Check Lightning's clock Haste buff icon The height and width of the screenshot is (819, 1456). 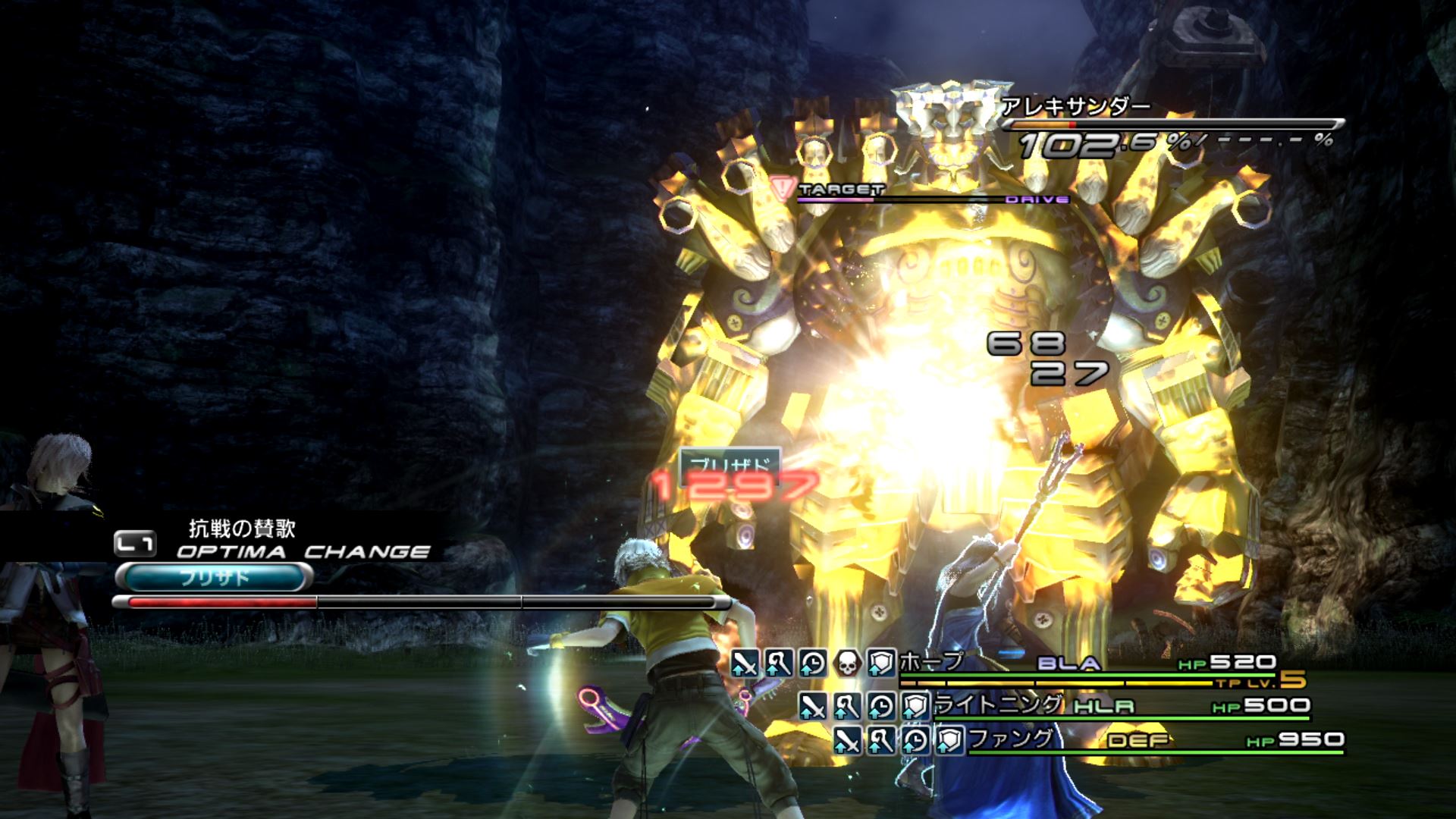881,707
